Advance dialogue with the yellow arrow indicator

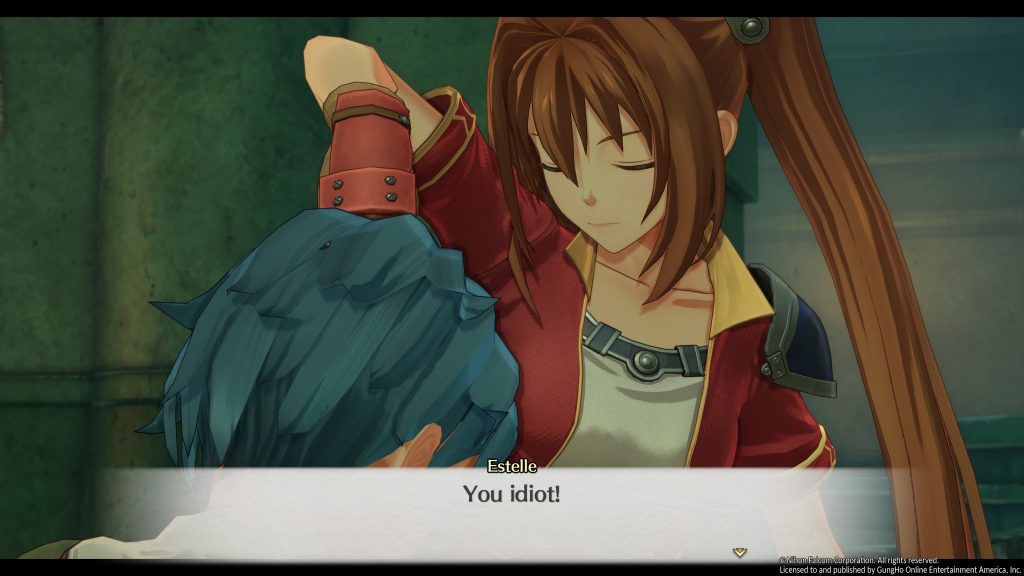pos(739,551)
